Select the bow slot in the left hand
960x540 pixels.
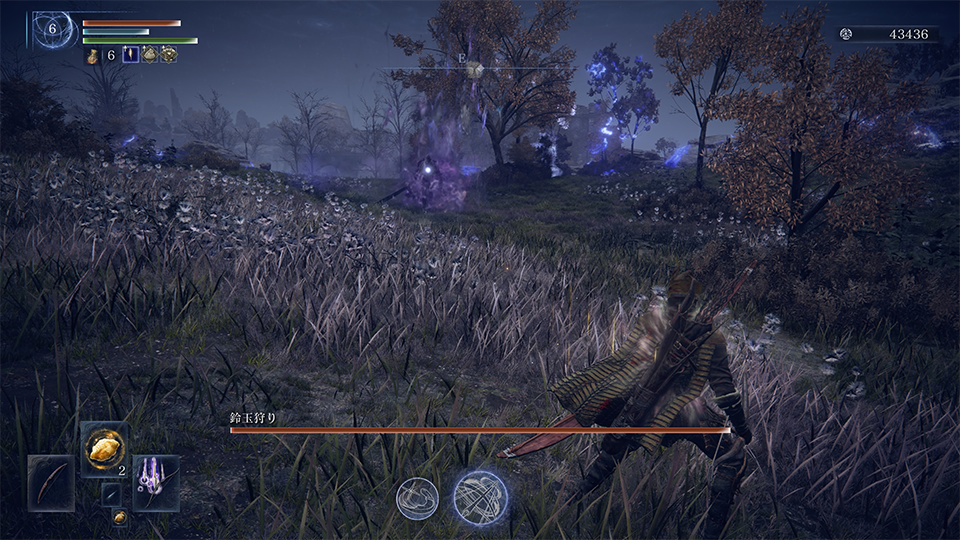tap(51, 482)
